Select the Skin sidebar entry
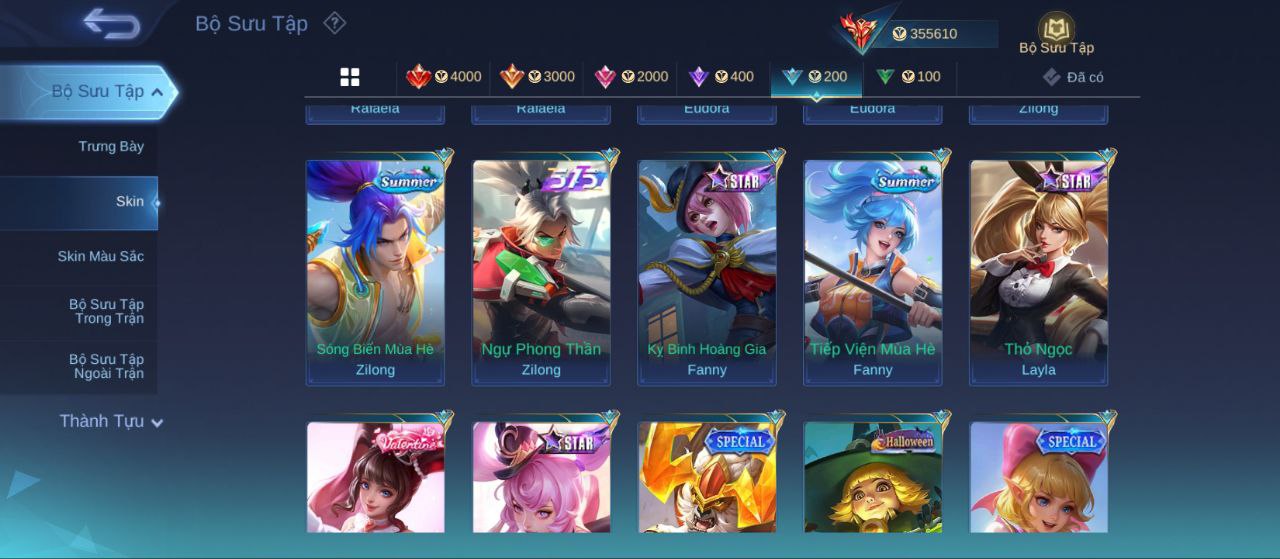This screenshot has height=559, width=1280. [129, 202]
